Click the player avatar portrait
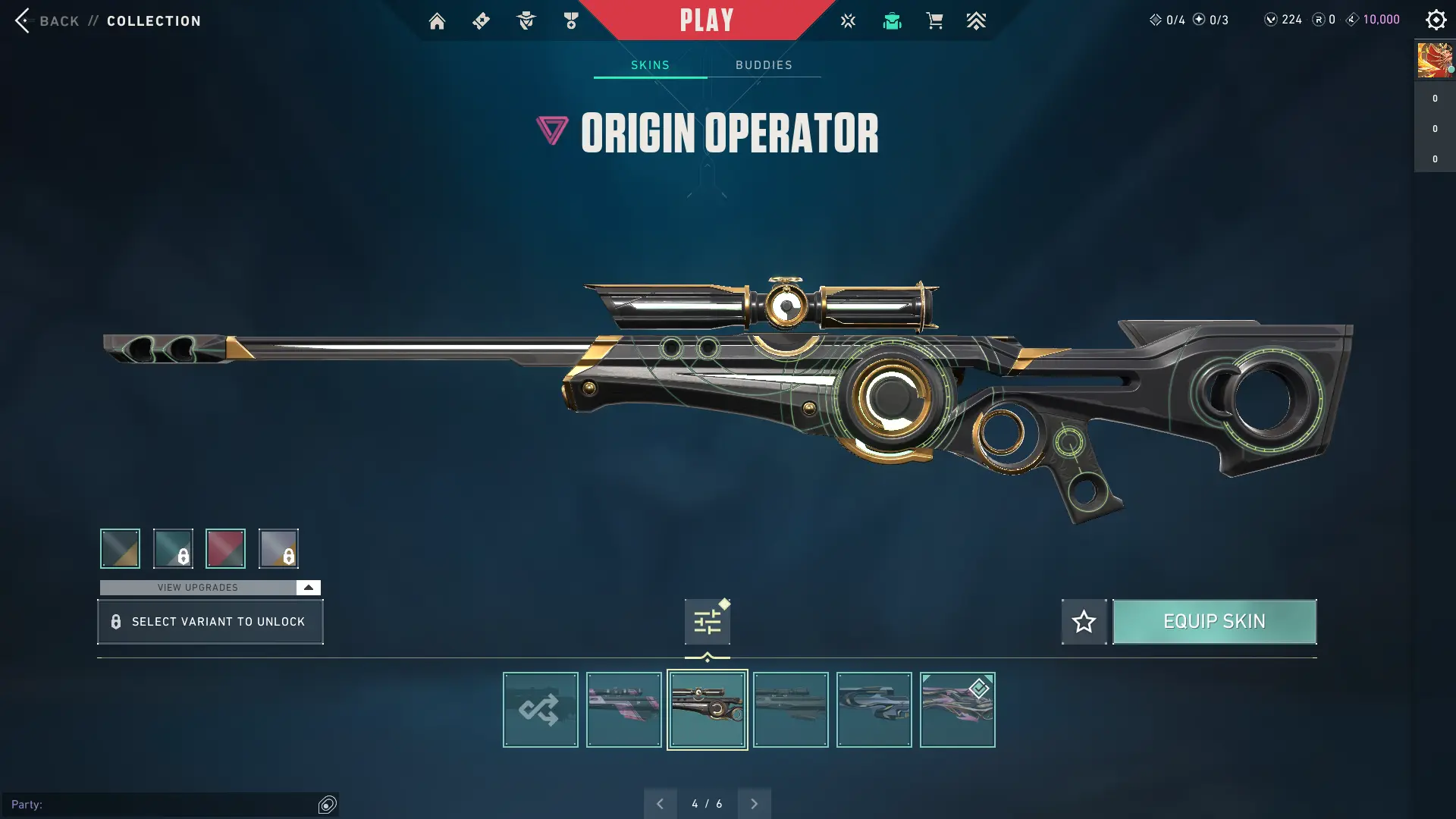This screenshot has width=1456, height=819. 1434,61
